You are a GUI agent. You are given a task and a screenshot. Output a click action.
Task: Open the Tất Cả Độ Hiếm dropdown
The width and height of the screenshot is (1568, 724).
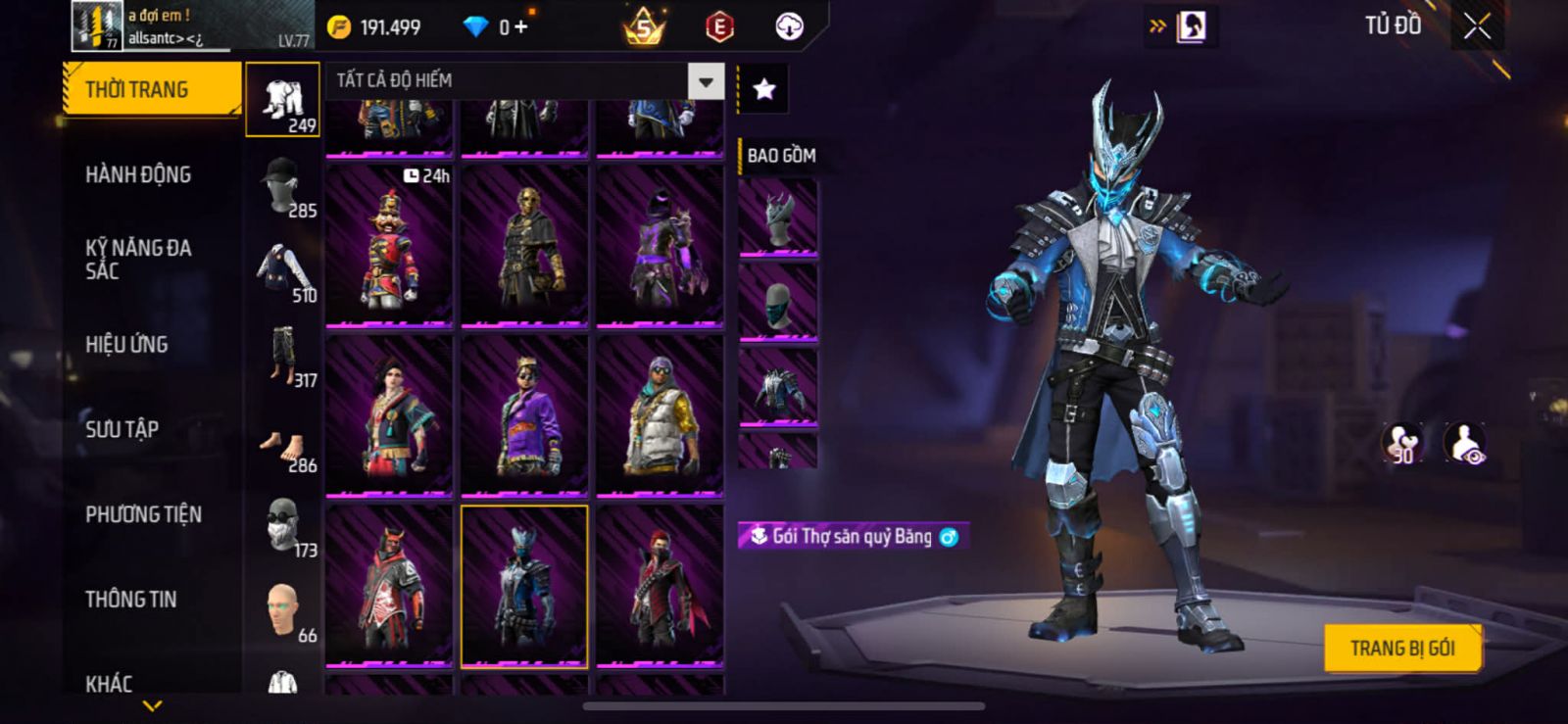(706, 81)
